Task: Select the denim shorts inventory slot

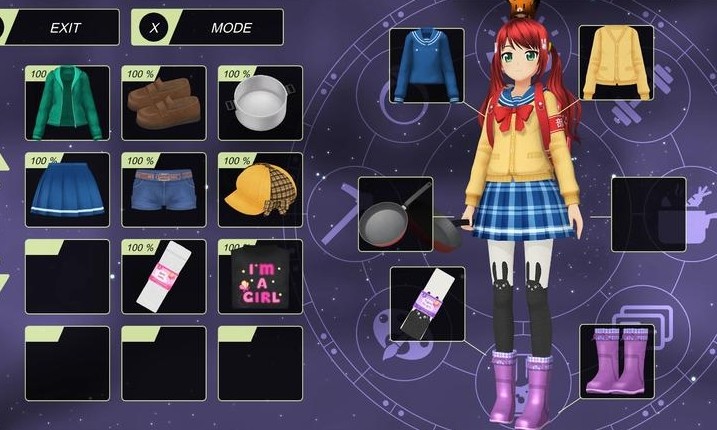Action: tap(164, 190)
